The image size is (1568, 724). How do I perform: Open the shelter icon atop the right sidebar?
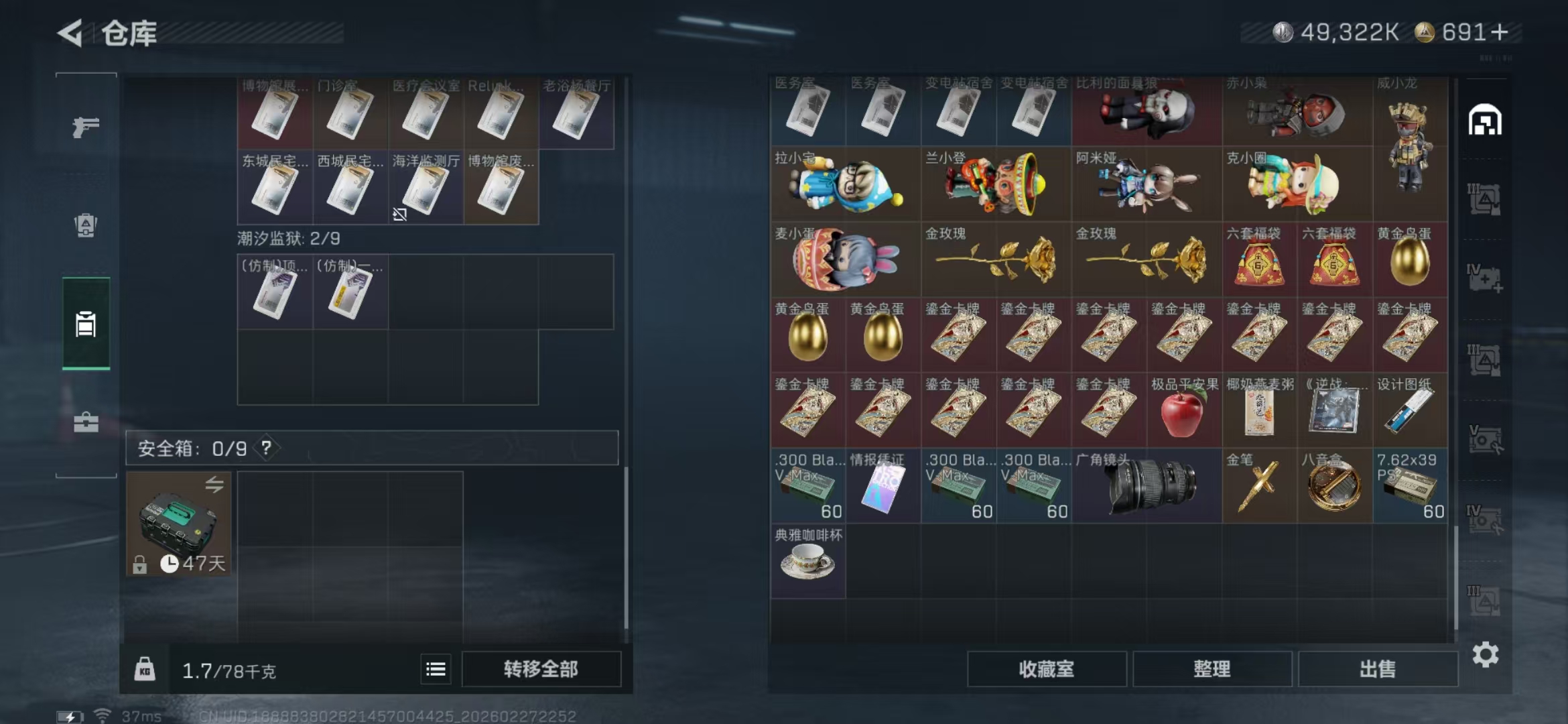pos(1486,119)
